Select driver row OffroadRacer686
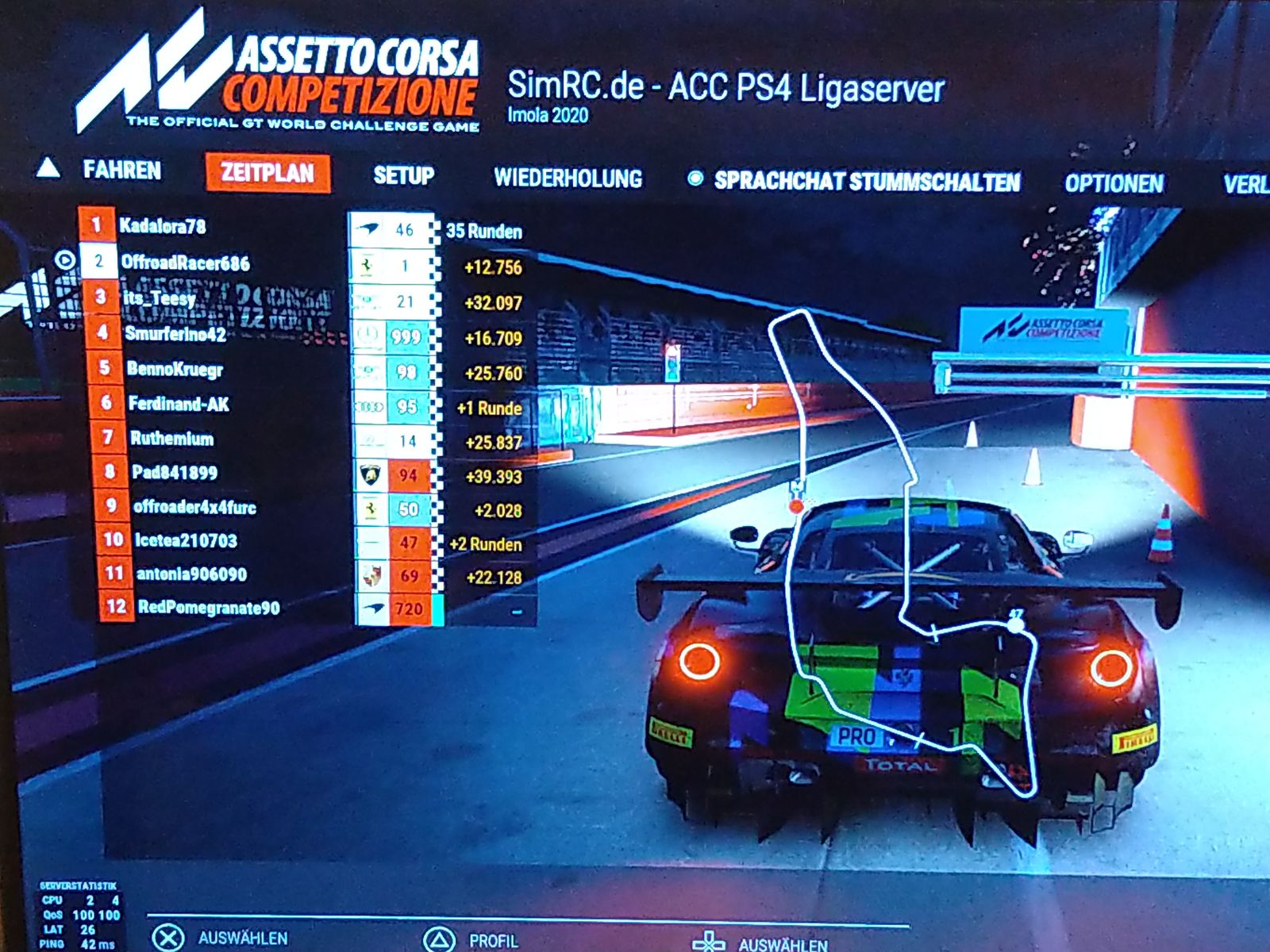The height and width of the screenshot is (952, 1270). tap(185, 263)
